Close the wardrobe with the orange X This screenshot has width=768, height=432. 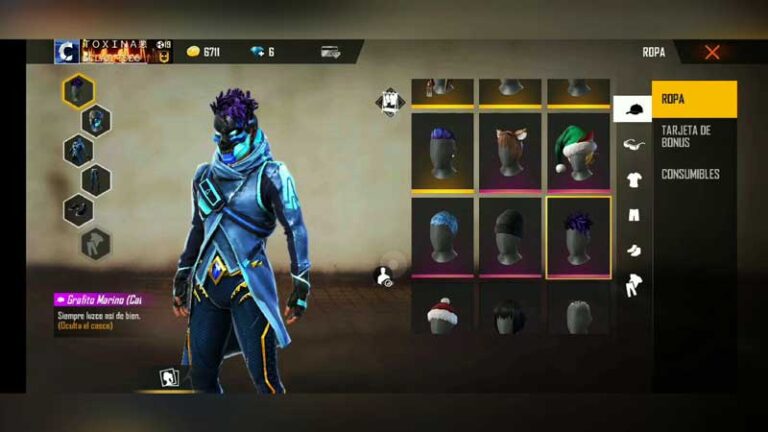(712, 52)
